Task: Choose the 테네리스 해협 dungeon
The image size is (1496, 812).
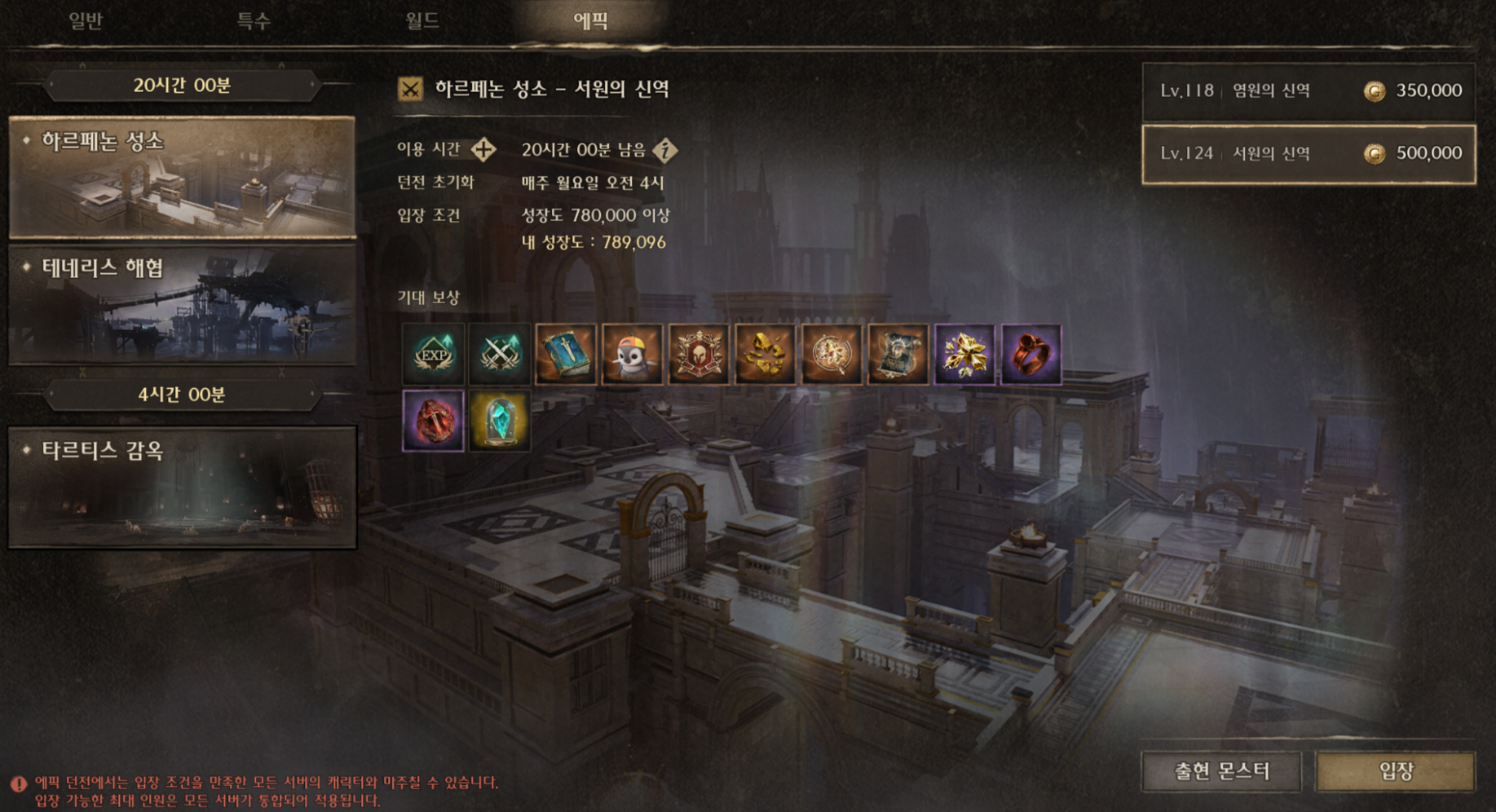Action: [182, 304]
